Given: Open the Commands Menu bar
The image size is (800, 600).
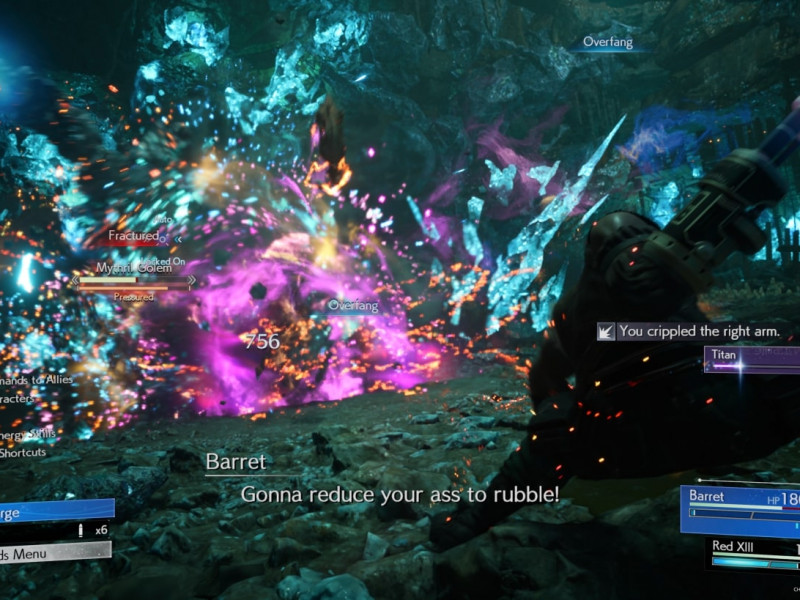Looking at the screenshot, I should click(x=52, y=552).
